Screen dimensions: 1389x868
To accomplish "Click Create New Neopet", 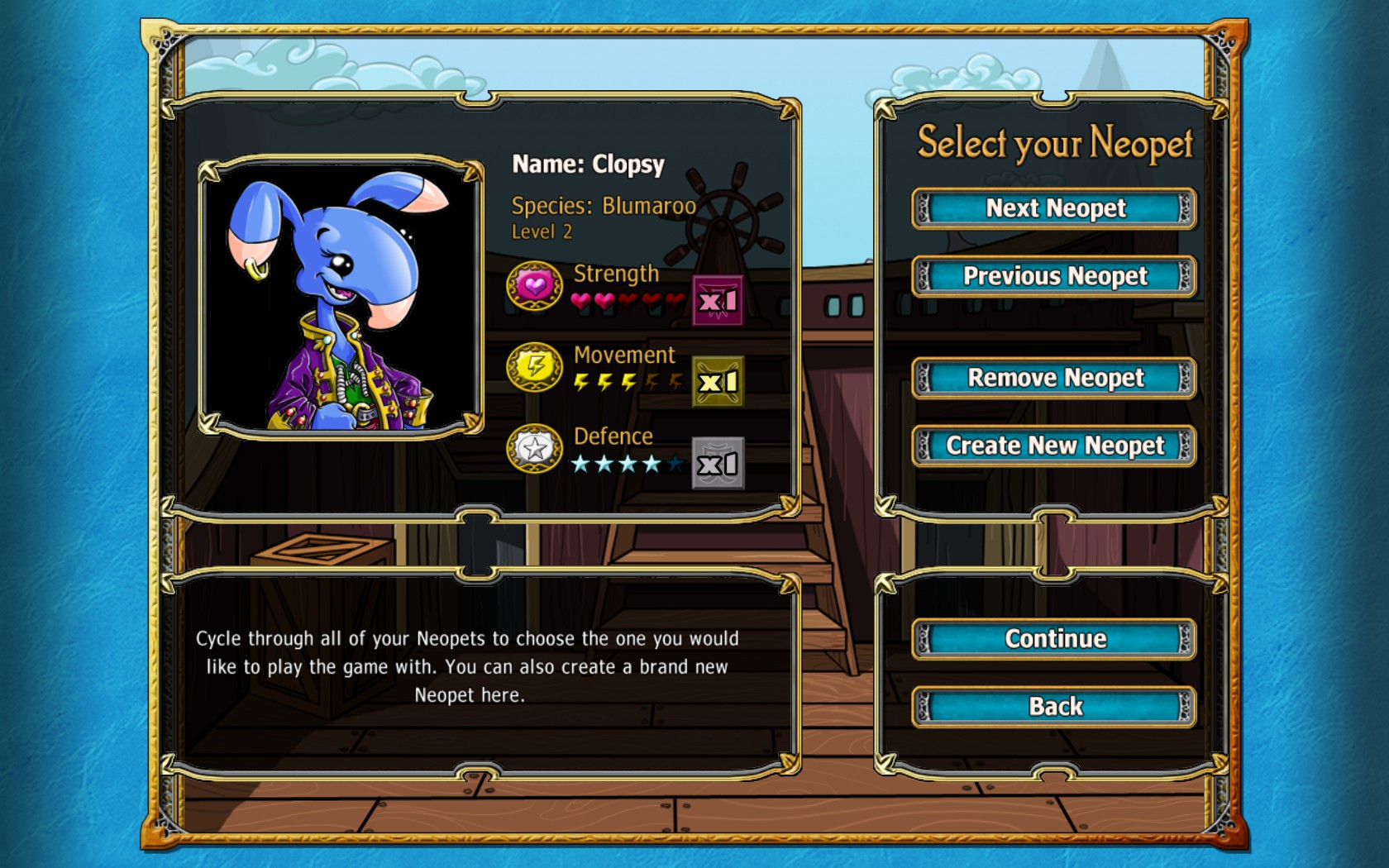I will click(1052, 446).
